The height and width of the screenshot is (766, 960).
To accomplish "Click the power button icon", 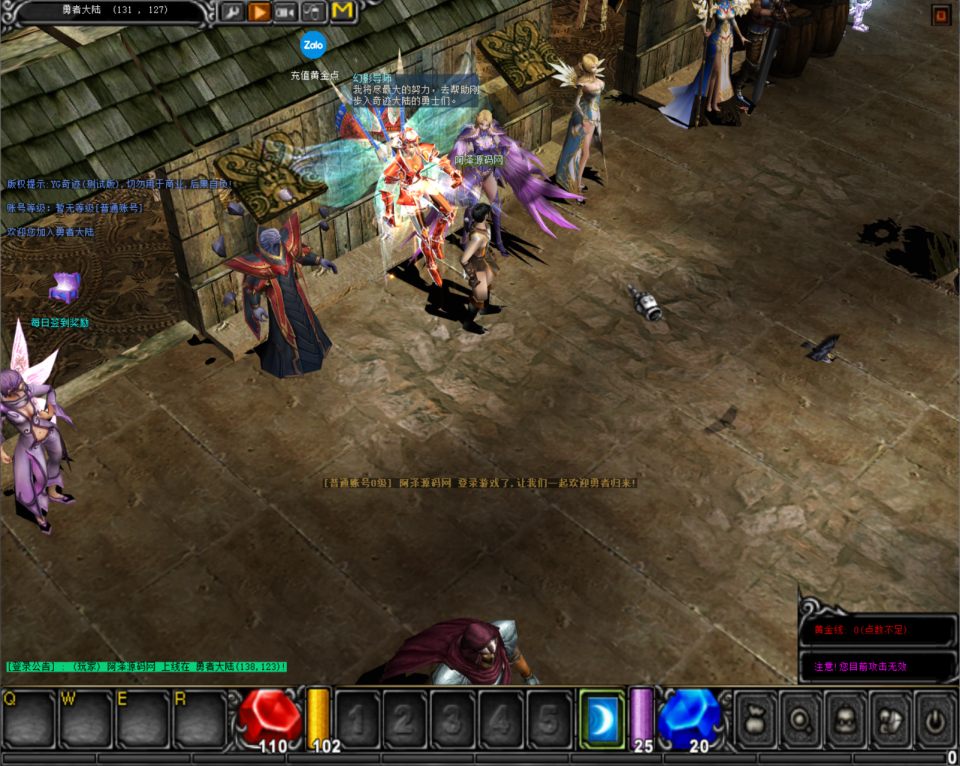I will [935, 719].
